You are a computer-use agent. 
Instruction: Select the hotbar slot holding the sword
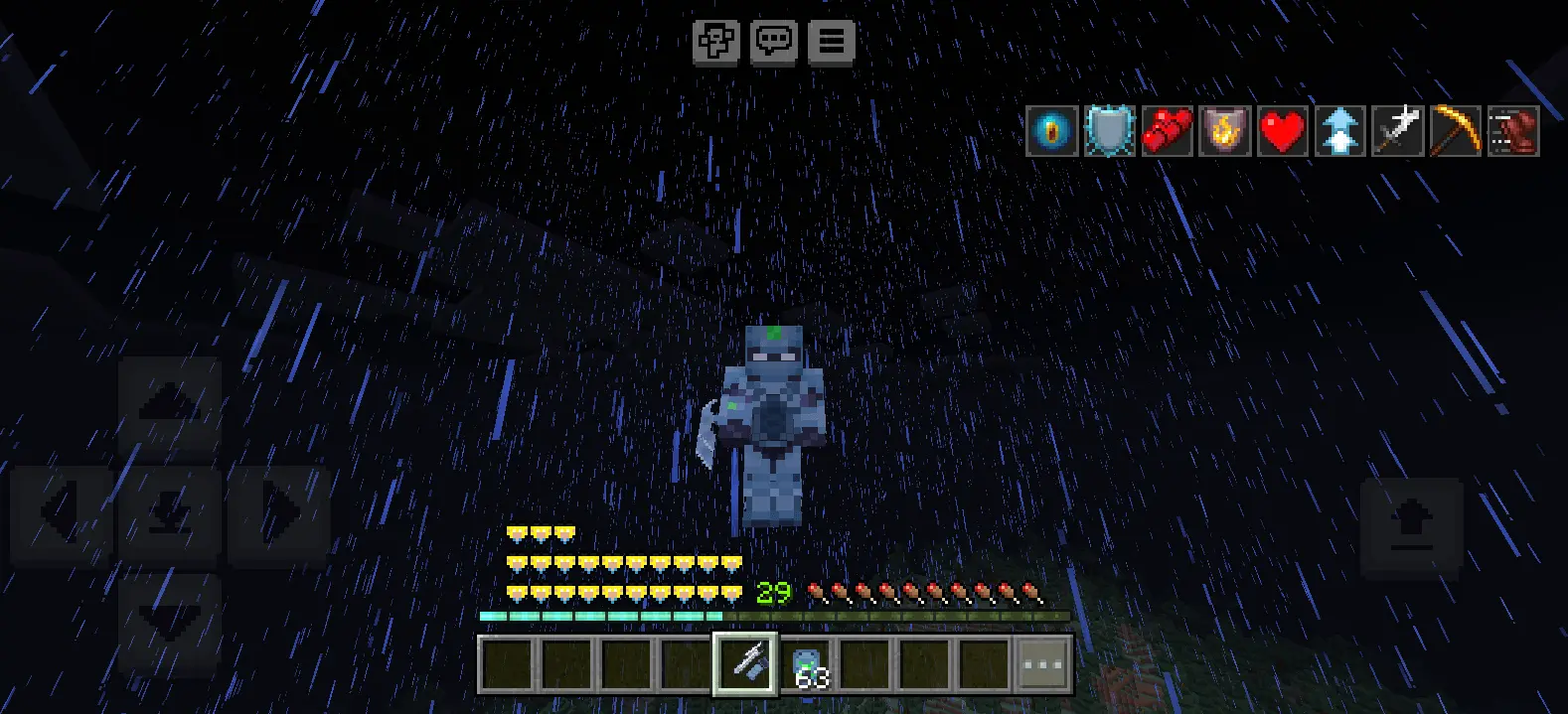point(745,663)
